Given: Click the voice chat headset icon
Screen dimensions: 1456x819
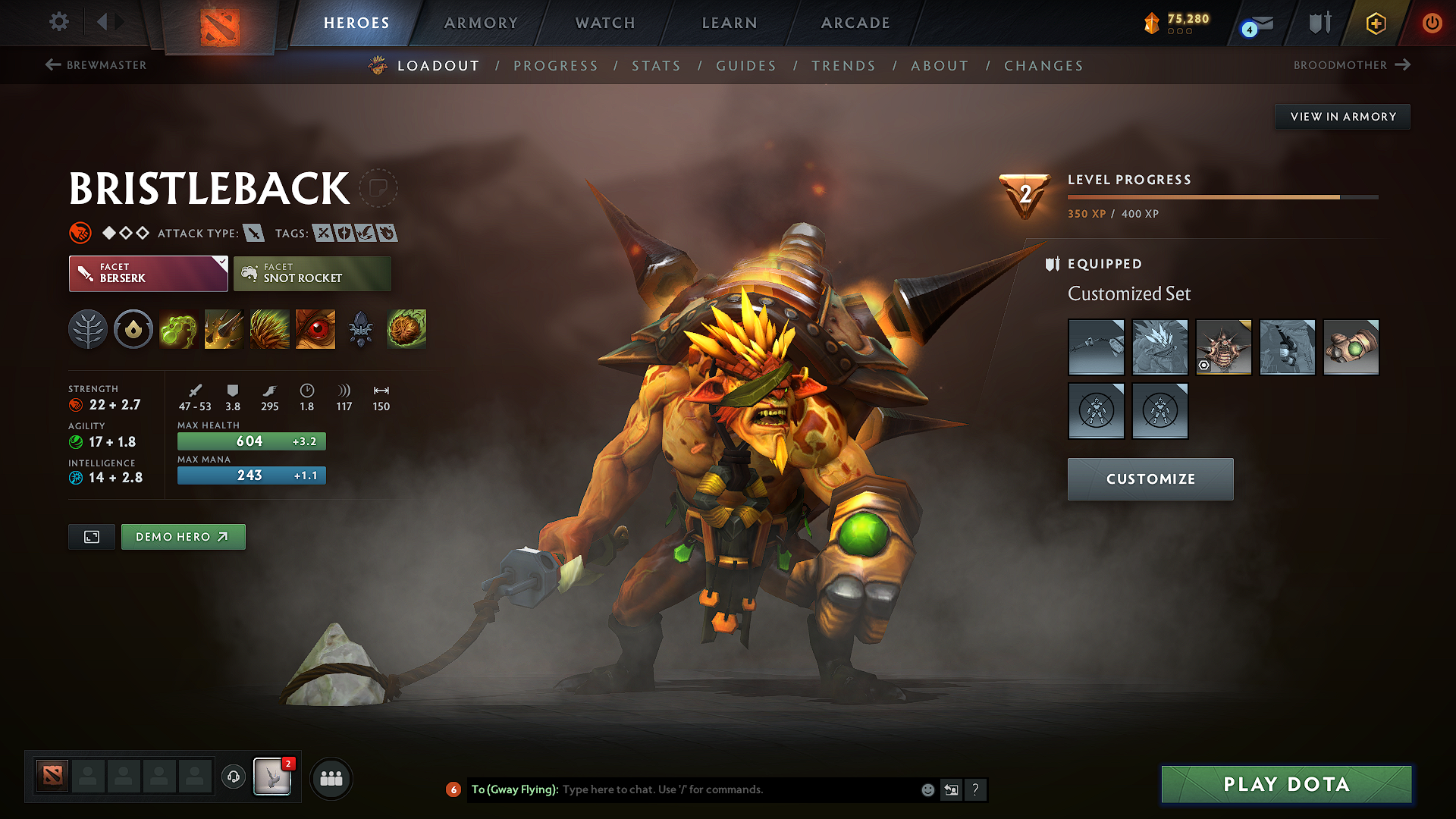Looking at the screenshot, I should click(233, 778).
